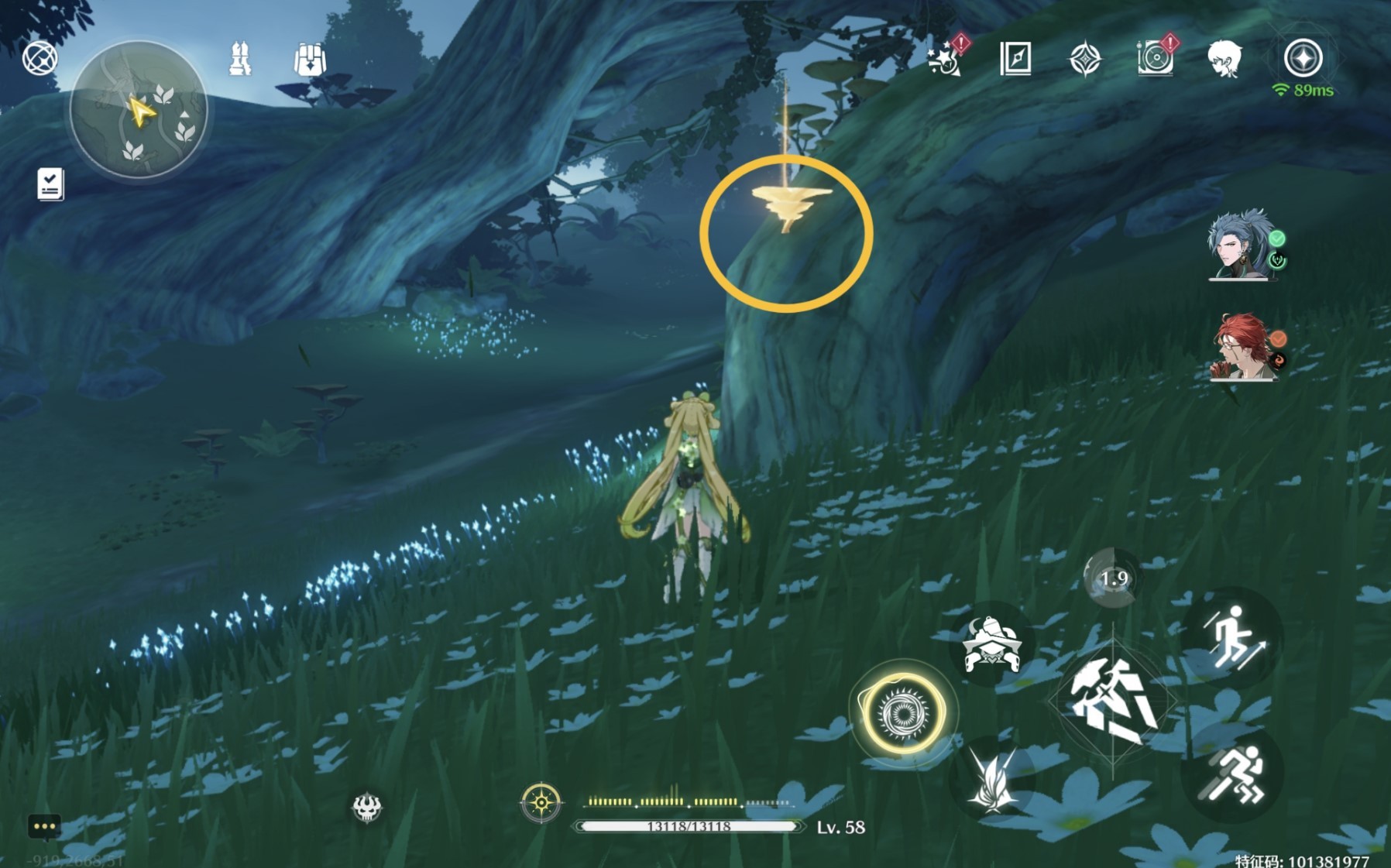Activate the glowing golden ring ultimate skill
The width and height of the screenshot is (1391, 868).
903,713
